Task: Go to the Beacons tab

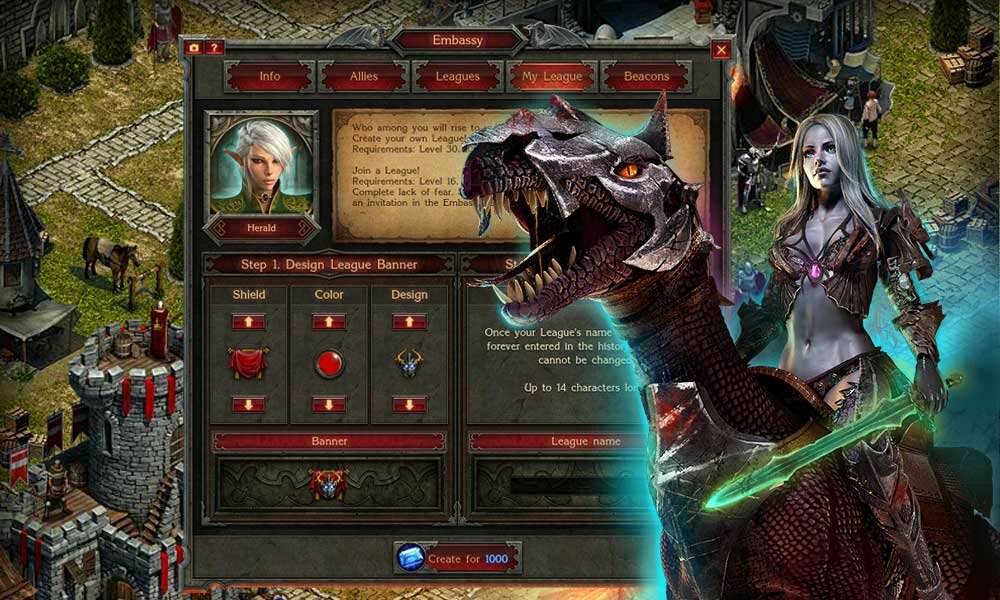Action: [646, 77]
